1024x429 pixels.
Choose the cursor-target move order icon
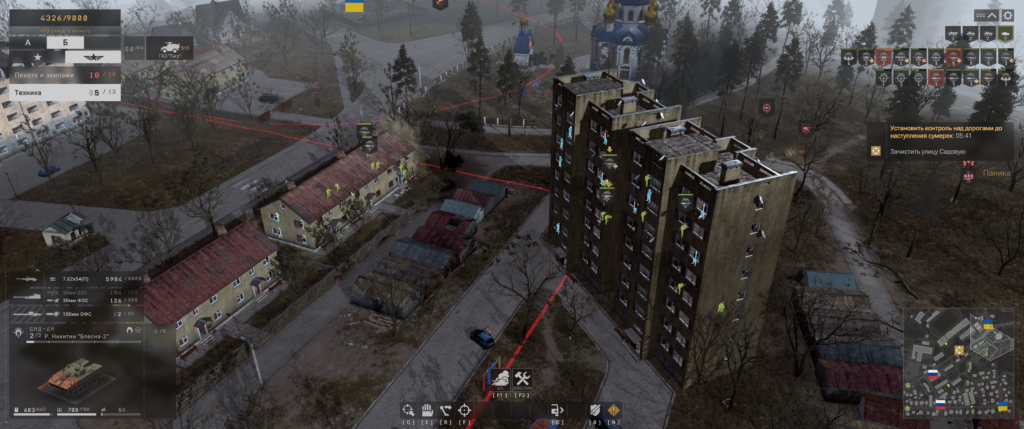(408, 410)
